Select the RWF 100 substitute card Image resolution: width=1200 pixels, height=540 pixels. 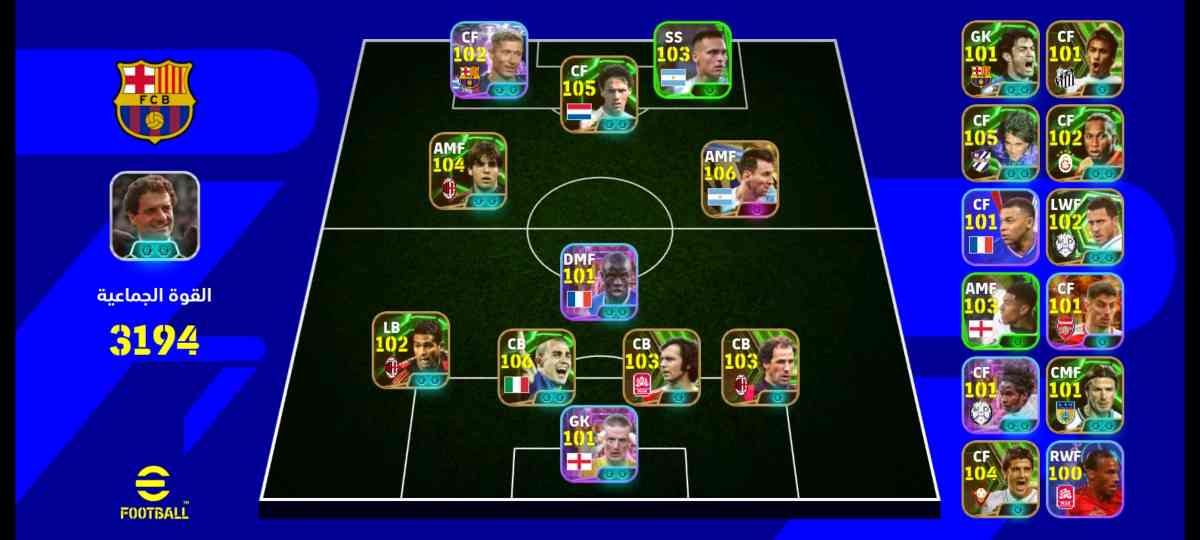(x=1085, y=479)
